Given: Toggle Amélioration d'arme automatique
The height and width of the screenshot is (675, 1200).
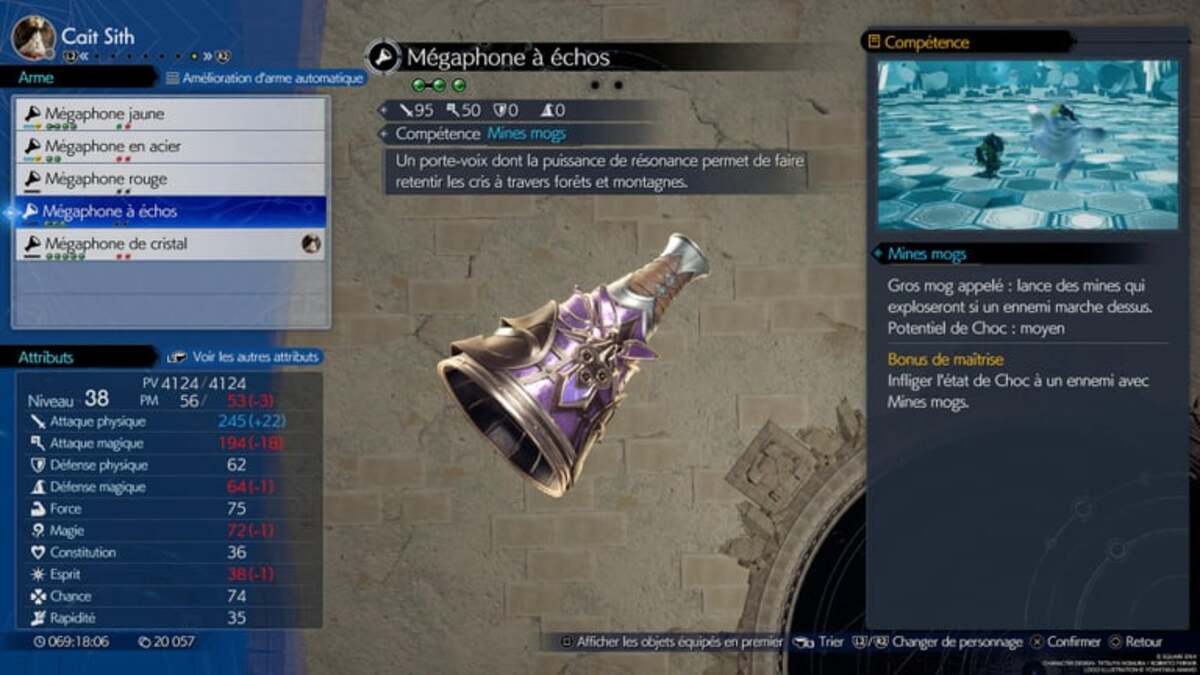Looking at the screenshot, I should (x=262, y=78).
